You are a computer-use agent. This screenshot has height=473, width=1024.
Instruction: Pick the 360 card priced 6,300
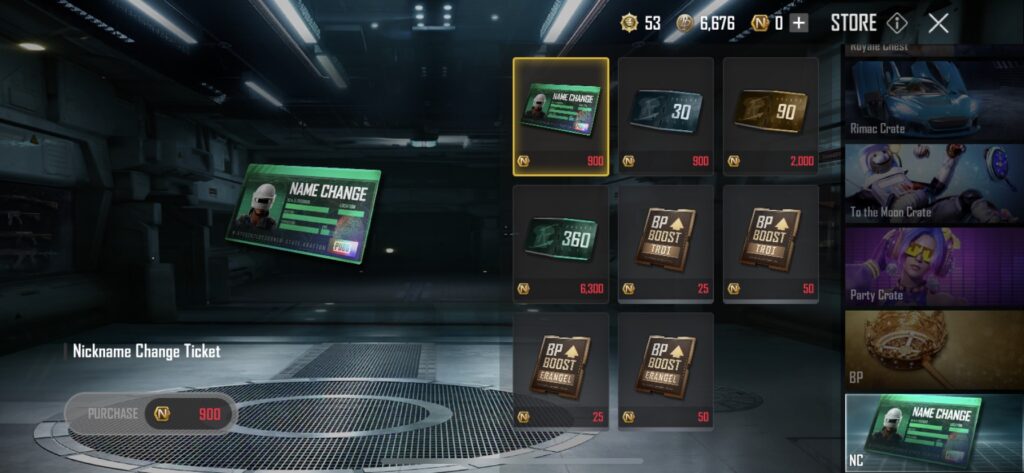click(560, 243)
